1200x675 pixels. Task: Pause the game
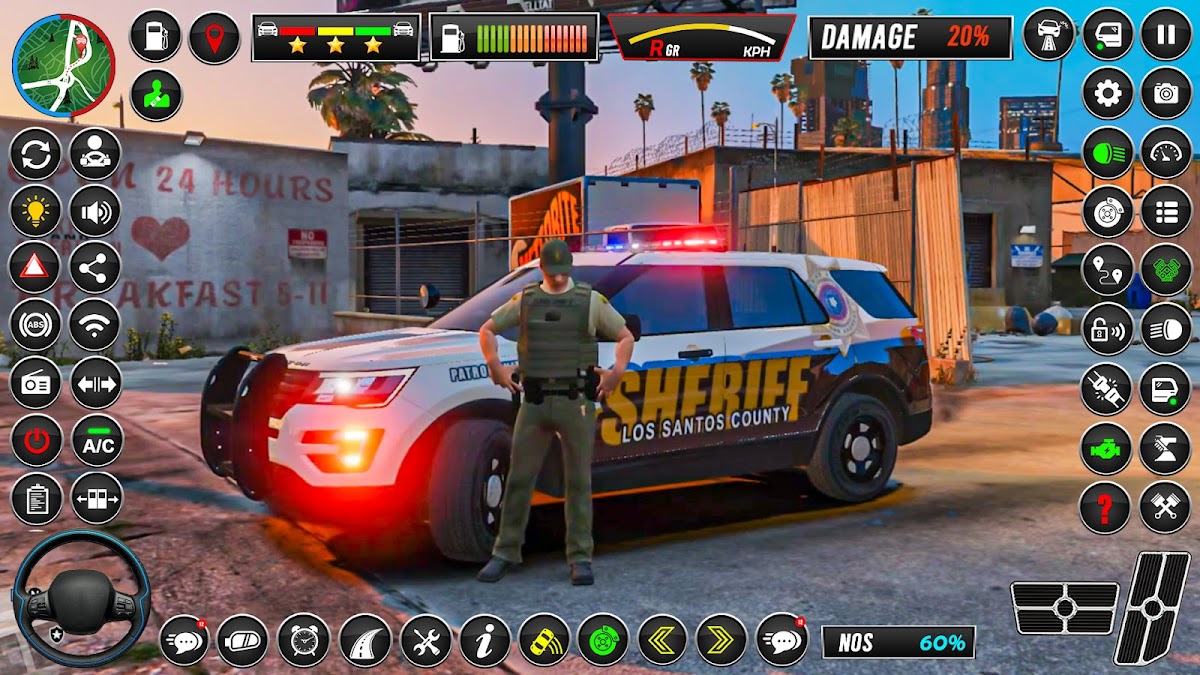(x=1166, y=34)
